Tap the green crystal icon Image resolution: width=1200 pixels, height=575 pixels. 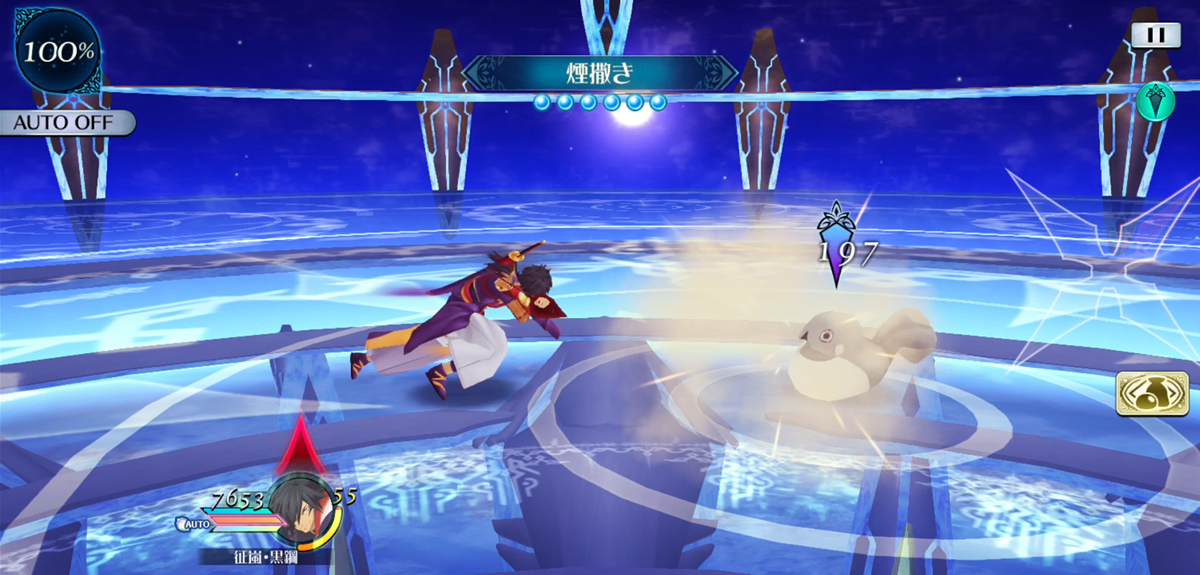point(1155,101)
